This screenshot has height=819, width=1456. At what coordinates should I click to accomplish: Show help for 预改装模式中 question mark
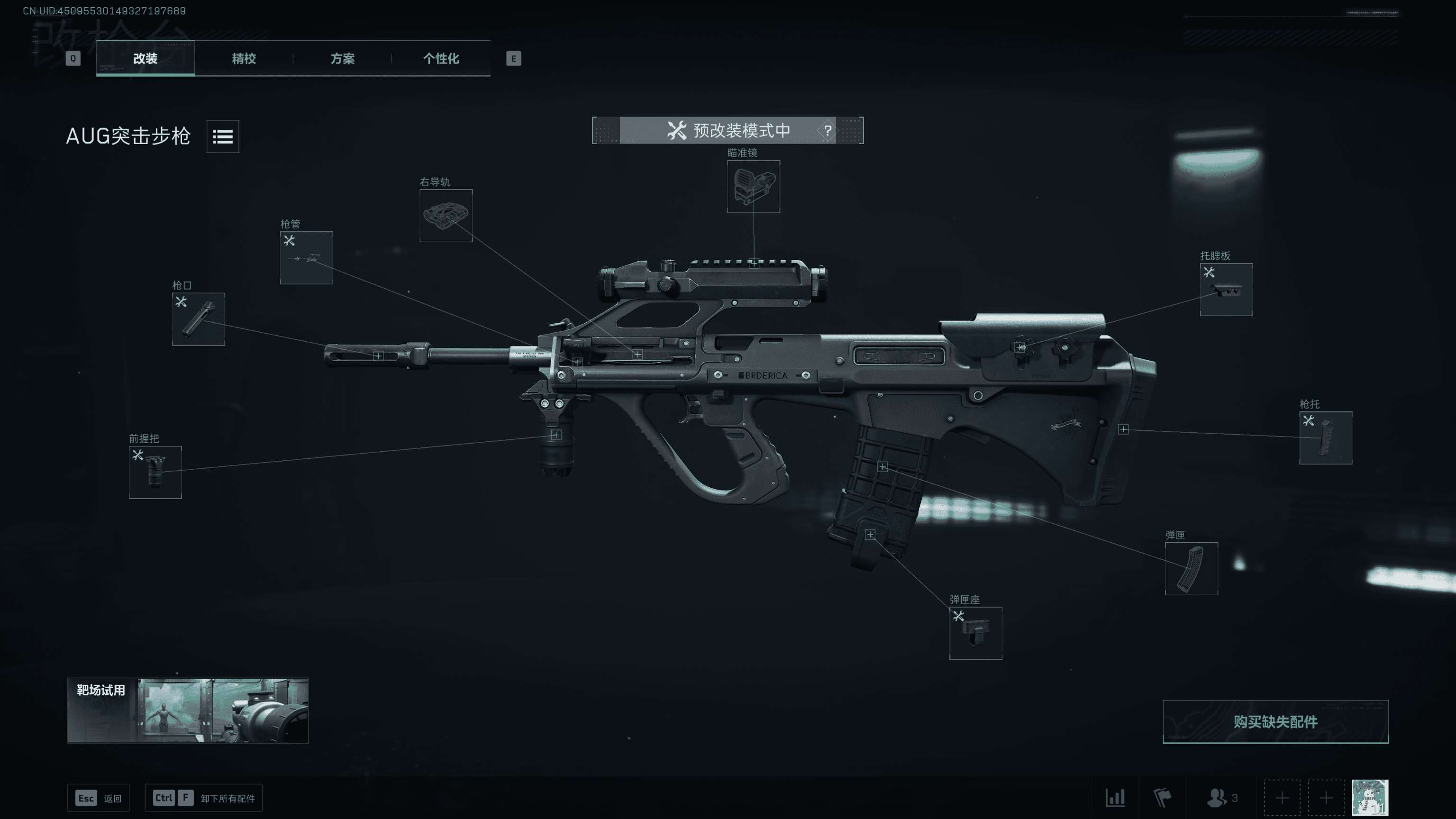827,130
